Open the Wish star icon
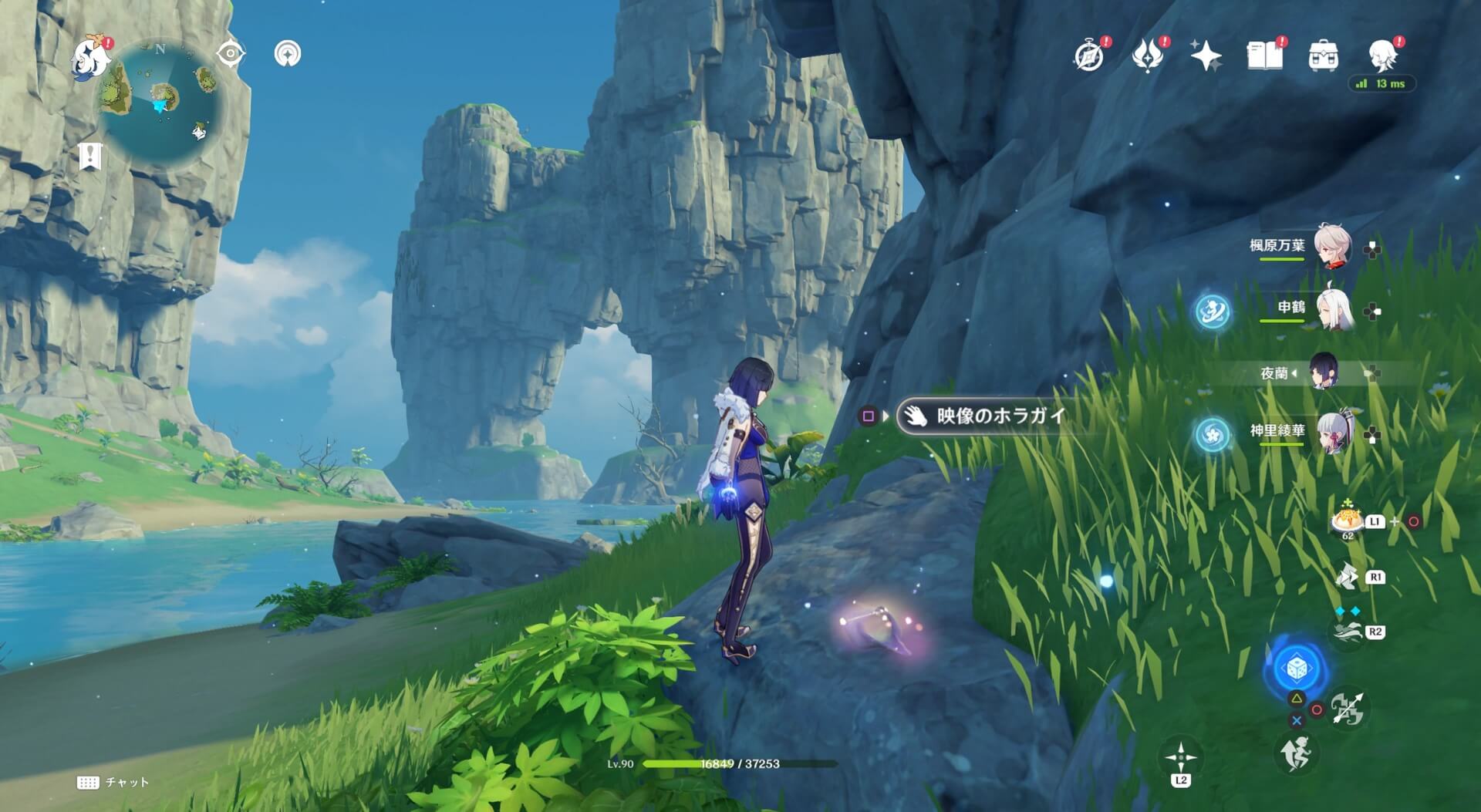1481x812 pixels. (x=1206, y=56)
